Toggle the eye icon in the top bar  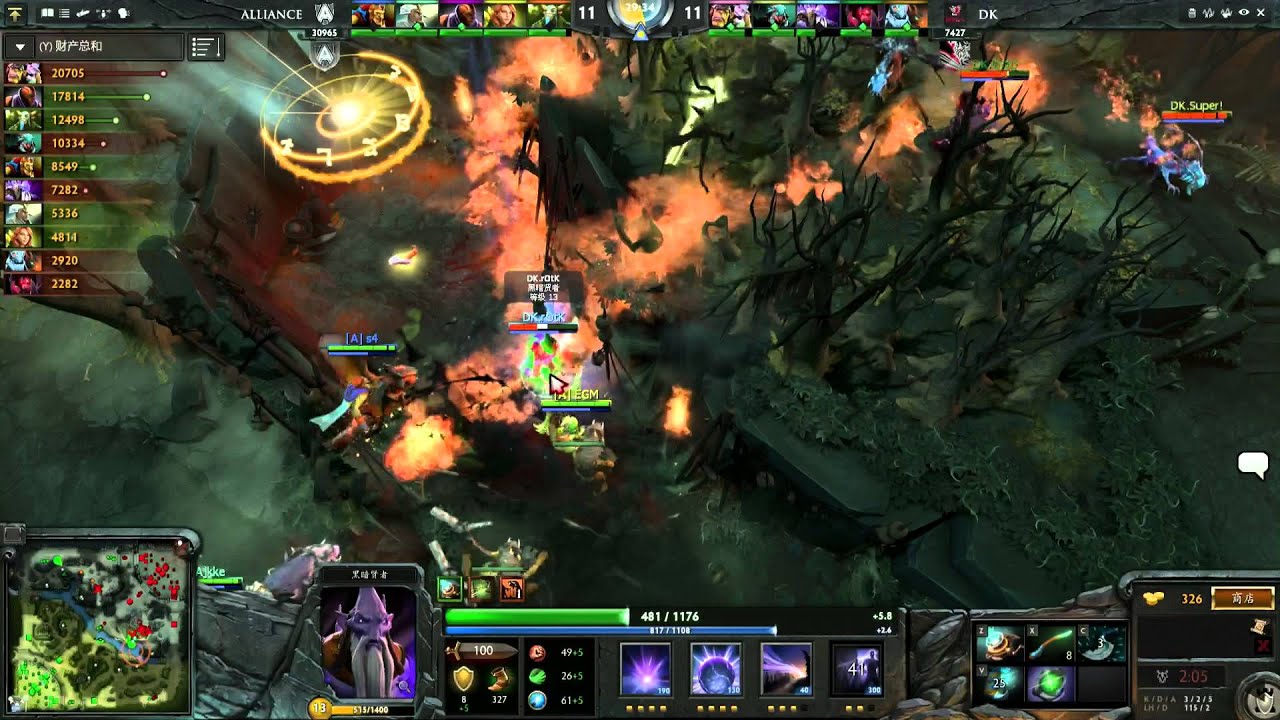[x=1244, y=13]
